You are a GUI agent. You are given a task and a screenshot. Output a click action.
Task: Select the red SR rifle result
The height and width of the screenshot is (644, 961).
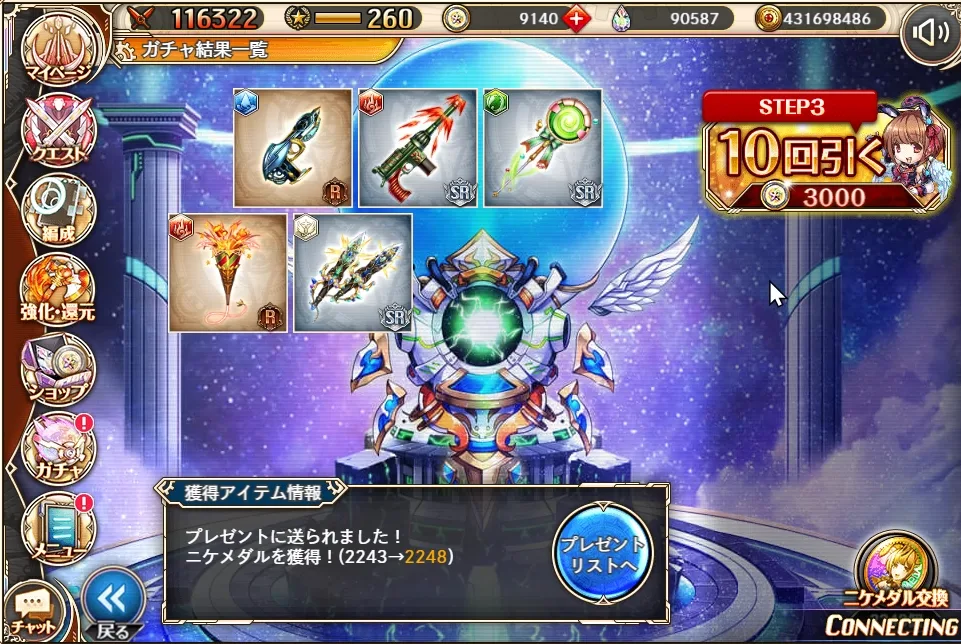[x=418, y=148]
